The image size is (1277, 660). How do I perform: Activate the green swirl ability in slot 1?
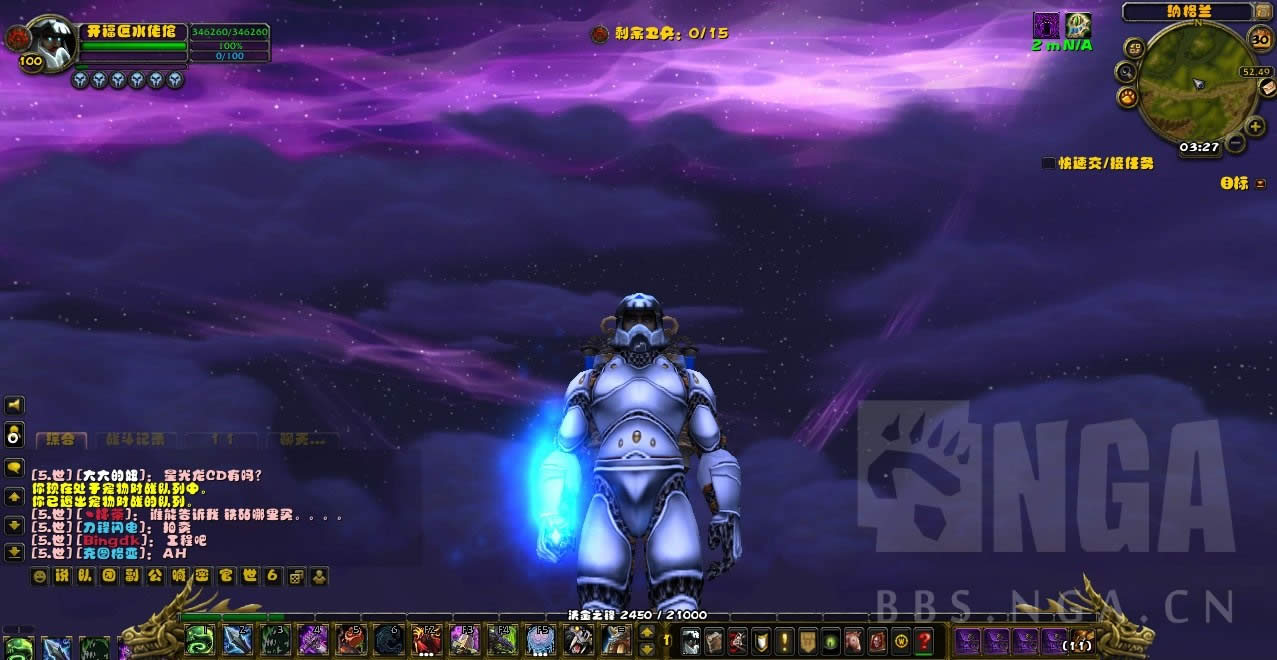pyautogui.click(x=199, y=639)
